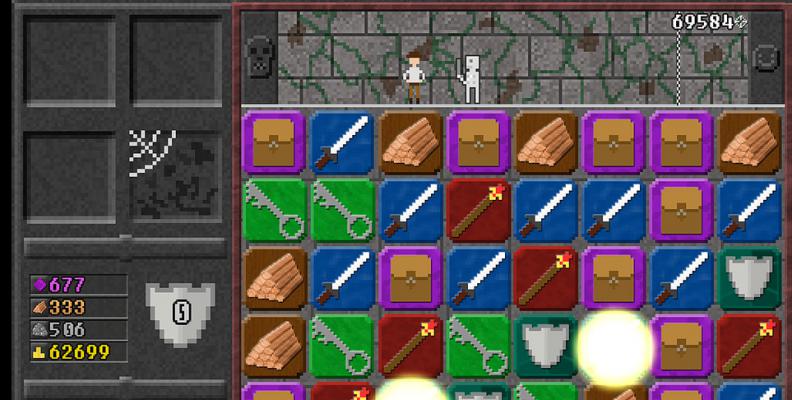Screen dimensions: 792x400
Task: Tap the glowing white tile on the board
Action: (615, 345)
